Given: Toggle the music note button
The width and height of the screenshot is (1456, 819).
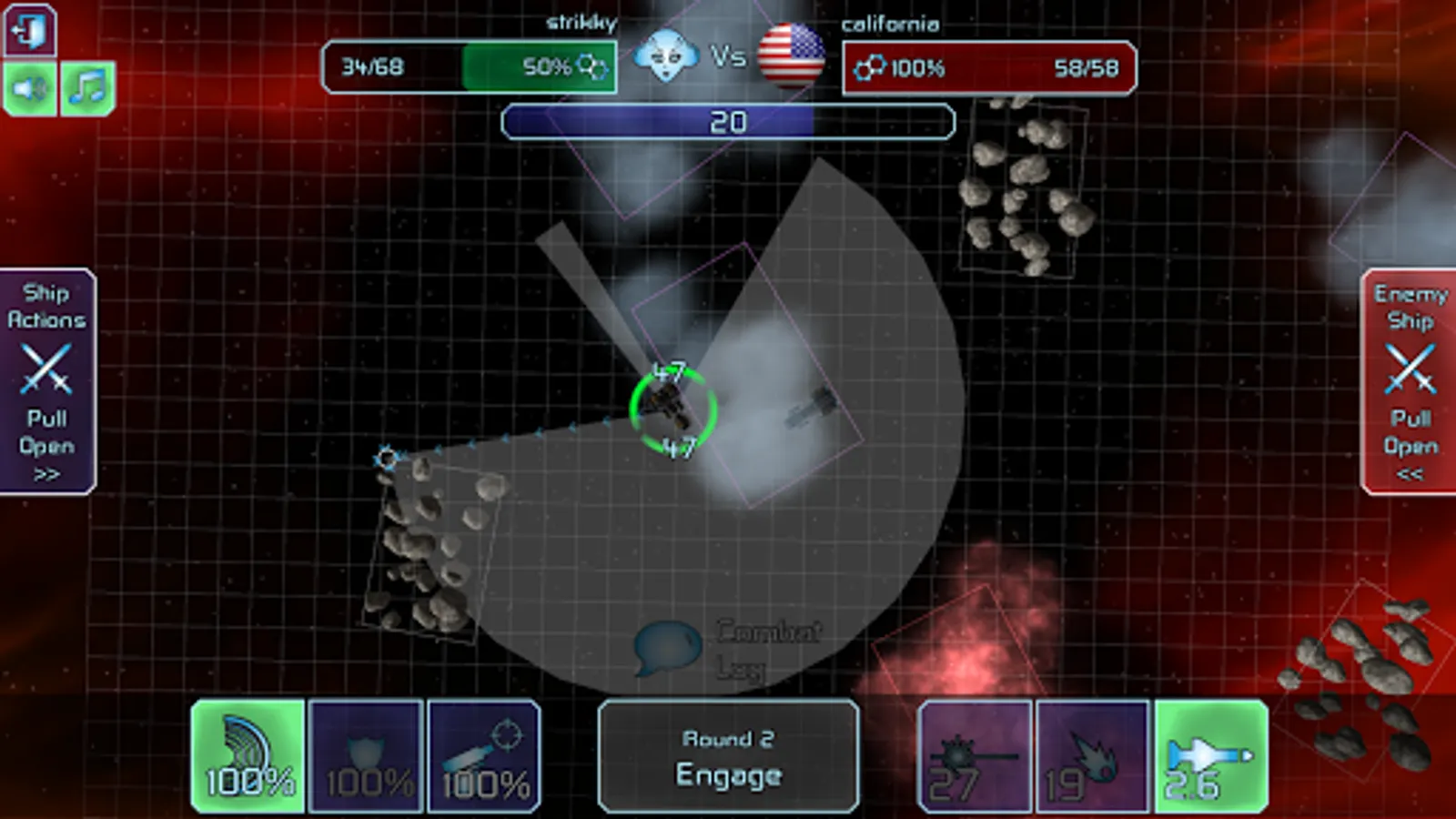Looking at the screenshot, I should coord(87,88).
